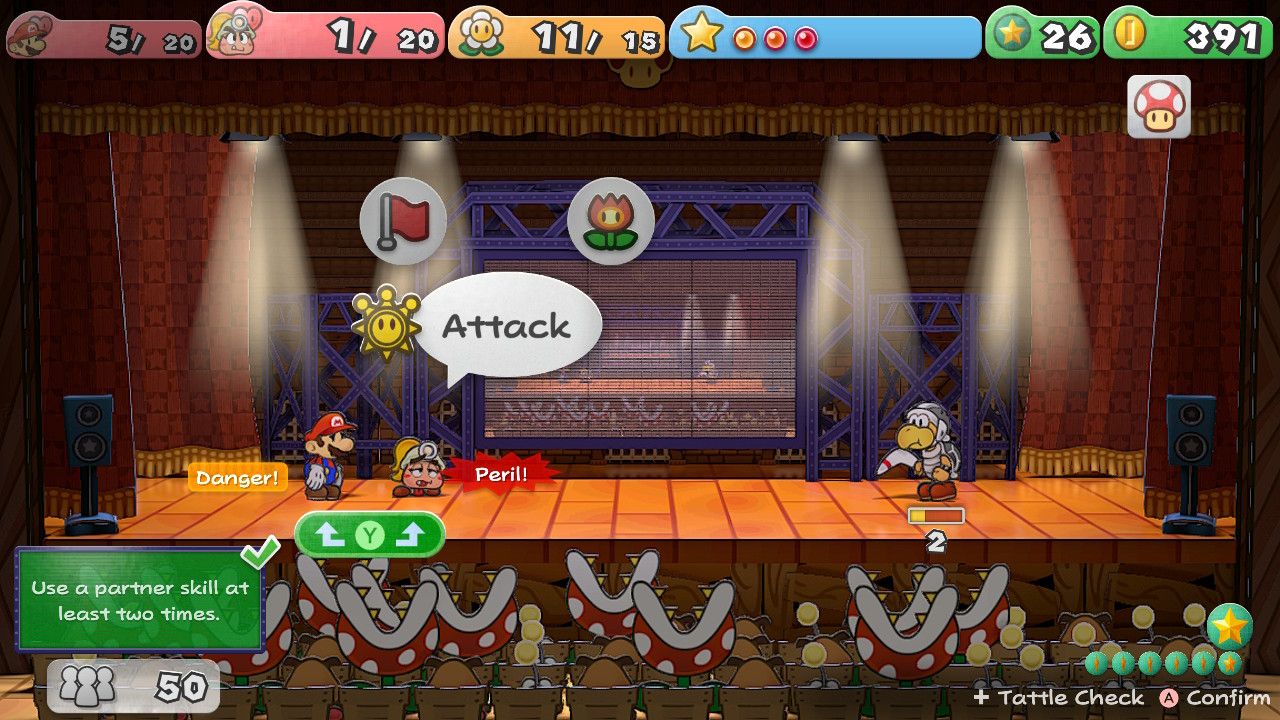Click the mushroom item icon
The width and height of the screenshot is (1280, 720).
(1159, 106)
